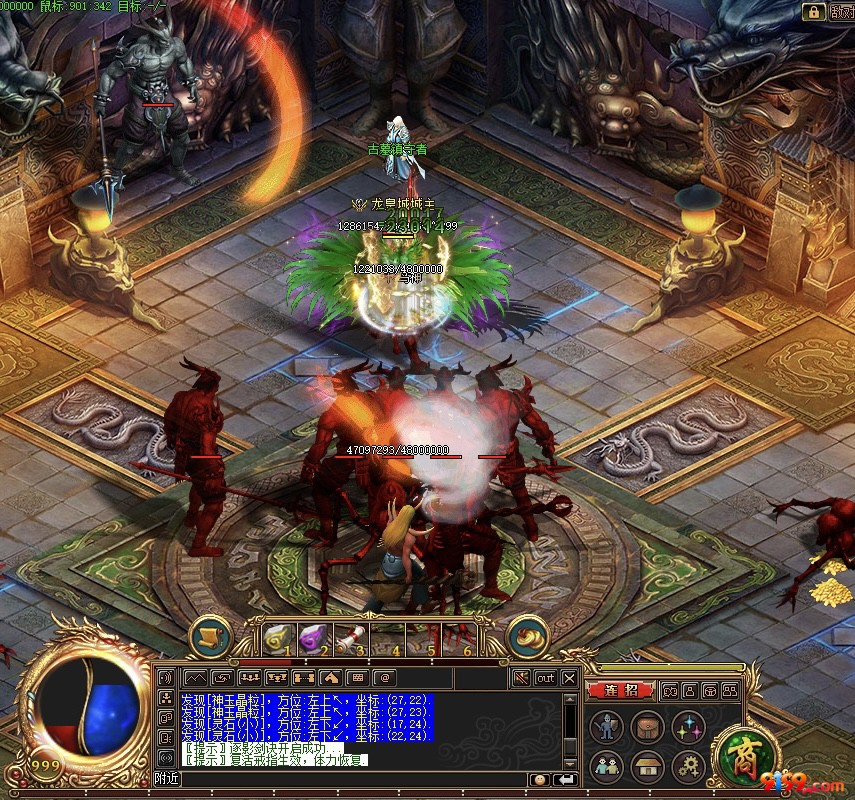Open the character equipment warrior icon
Image resolution: width=855 pixels, height=800 pixels.
(x=606, y=726)
